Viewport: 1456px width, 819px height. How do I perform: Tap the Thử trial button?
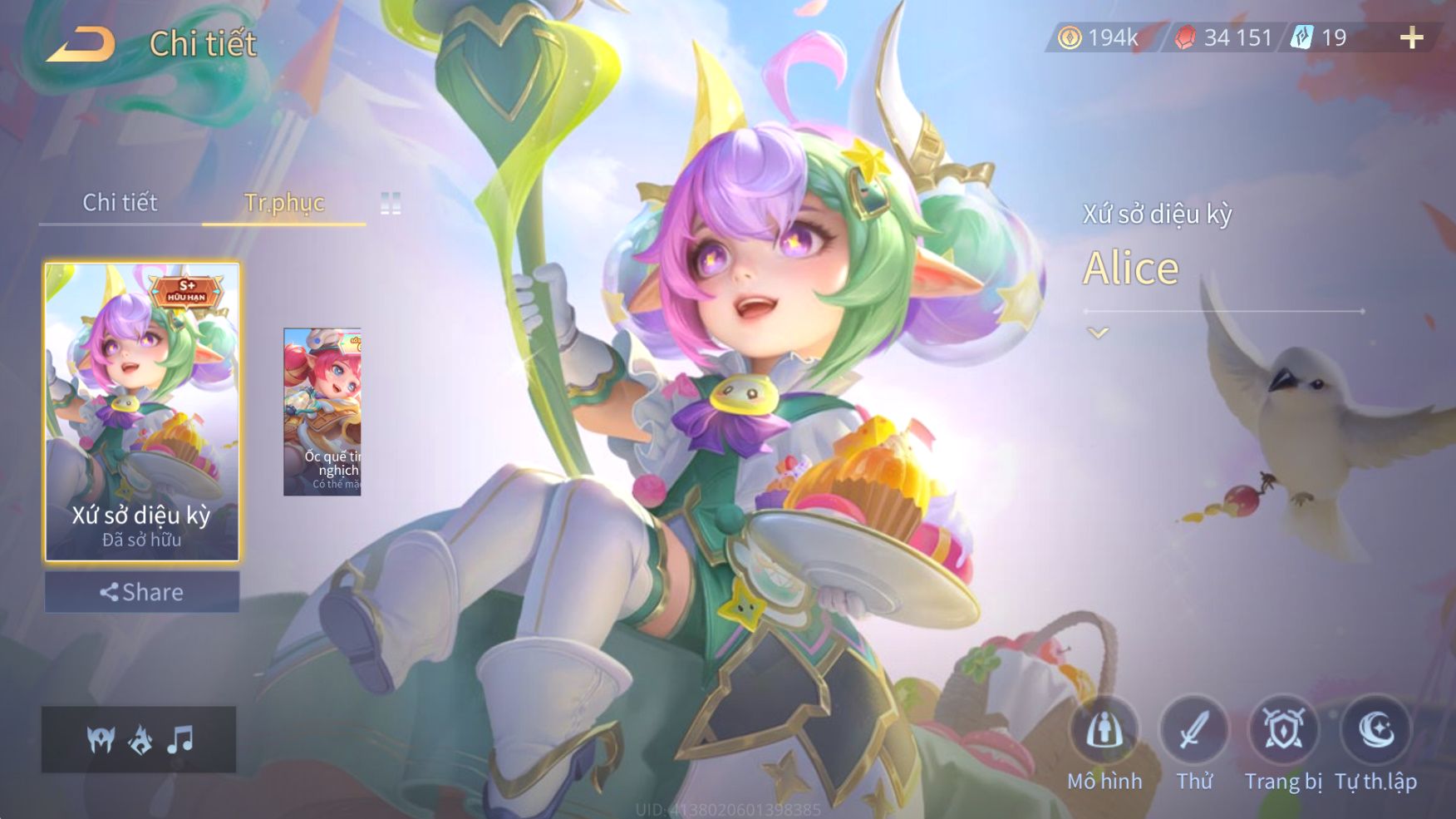pos(1193,732)
